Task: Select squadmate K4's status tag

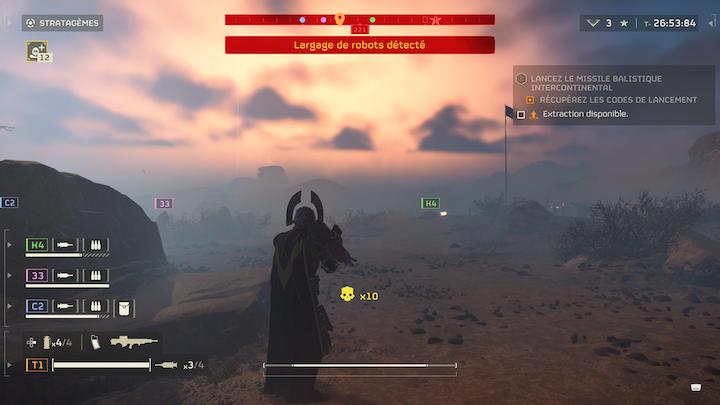Action: click(x=37, y=244)
